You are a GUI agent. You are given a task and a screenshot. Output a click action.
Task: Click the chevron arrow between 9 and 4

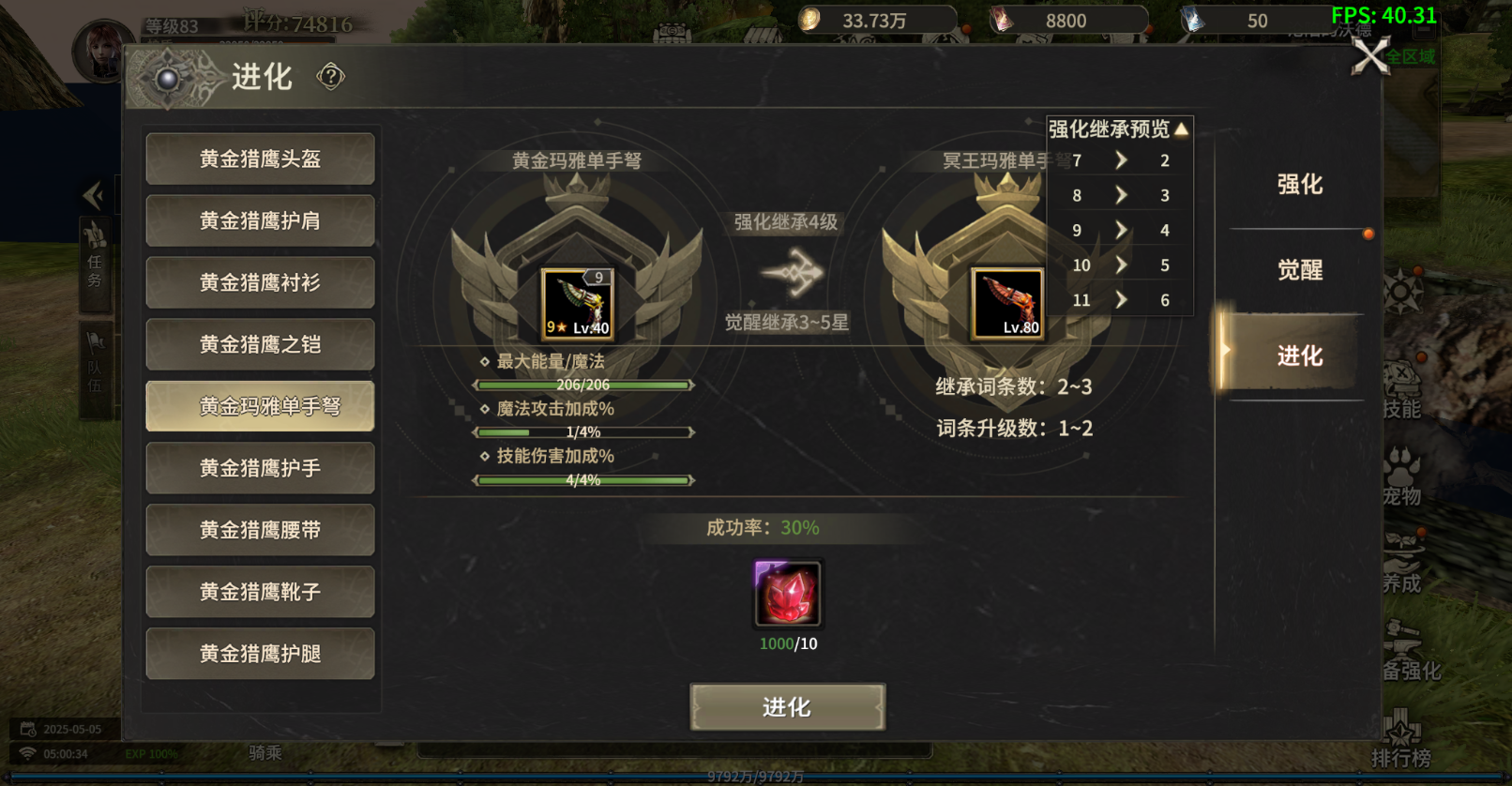(x=1120, y=230)
